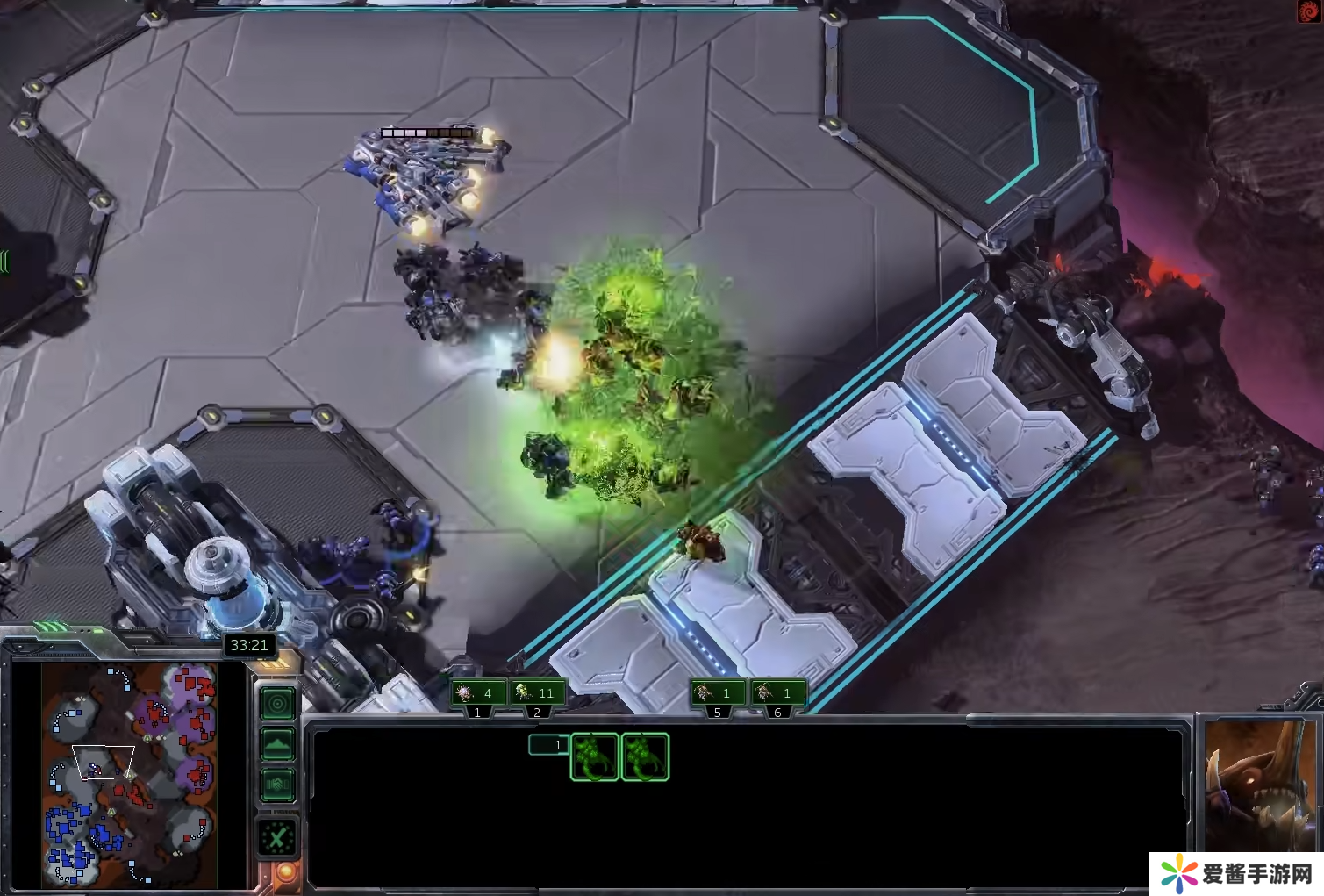Screen dimensions: 1324x896
Task: Select control group 1 with 4 units
Action: click(477, 693)
